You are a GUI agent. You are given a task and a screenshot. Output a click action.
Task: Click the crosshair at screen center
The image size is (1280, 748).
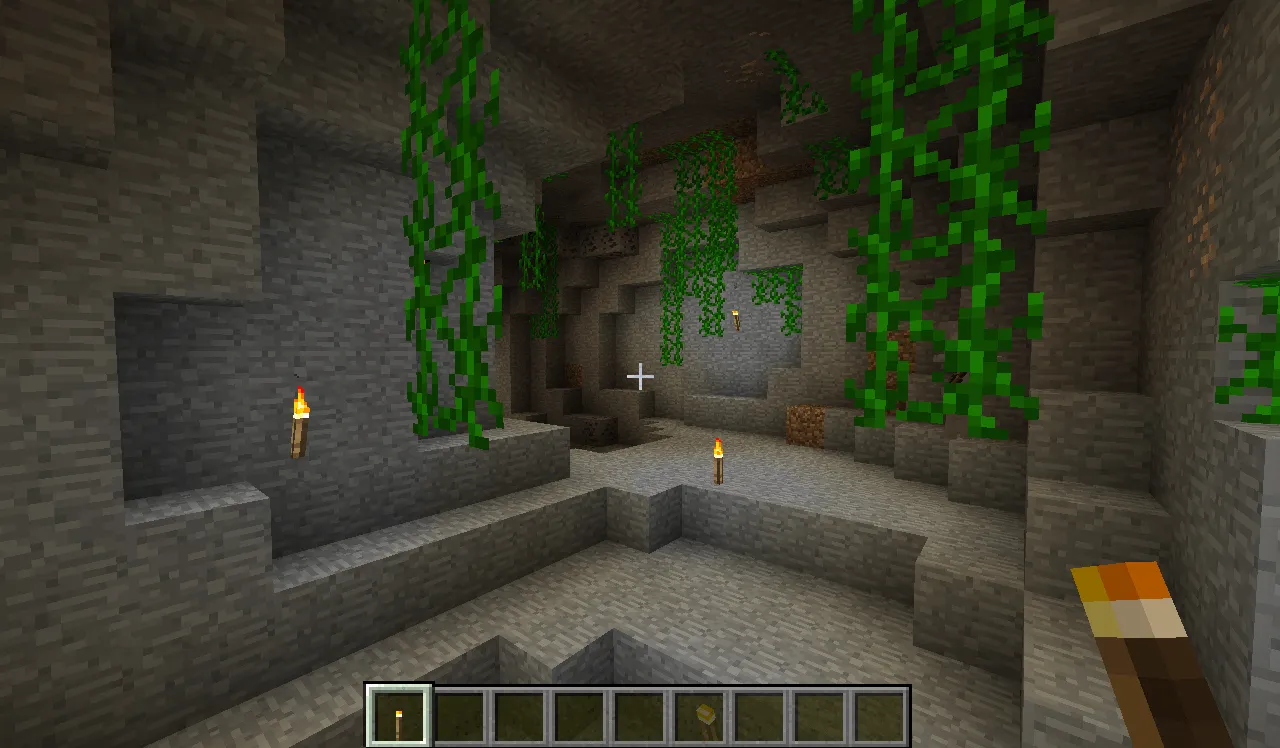coord(639,377)
